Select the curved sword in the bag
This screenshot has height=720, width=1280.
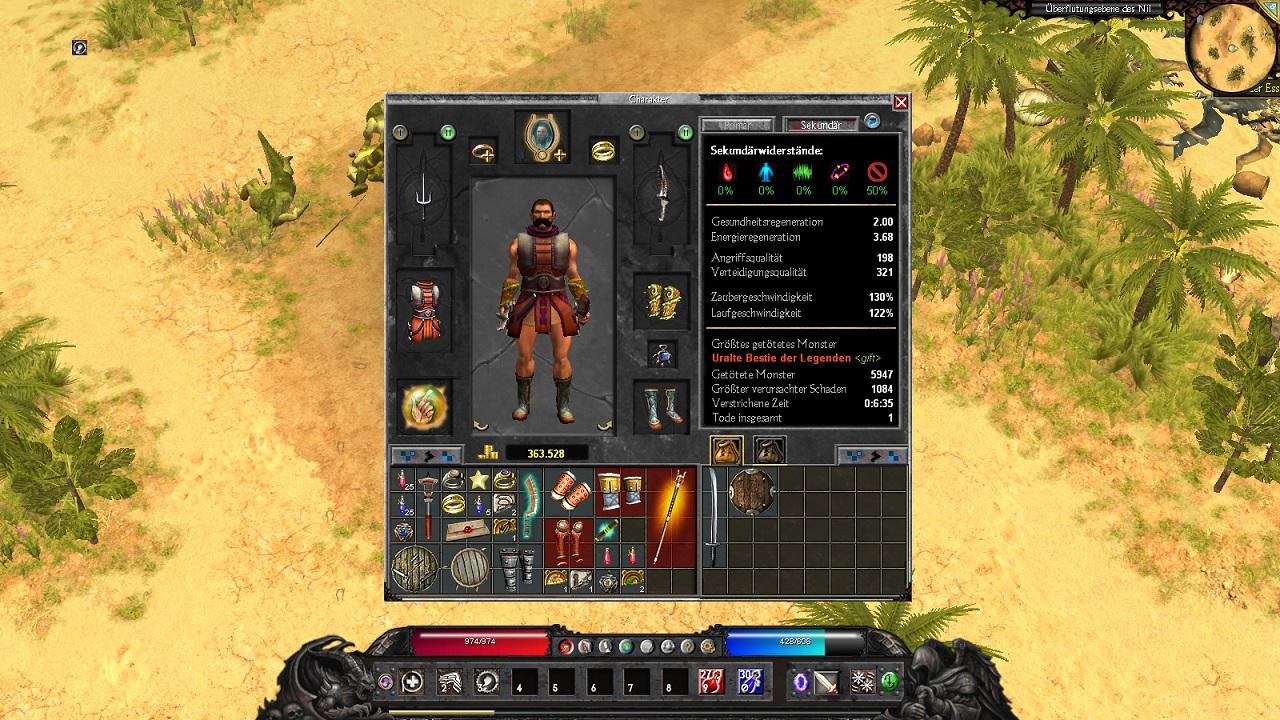point(715,518)
